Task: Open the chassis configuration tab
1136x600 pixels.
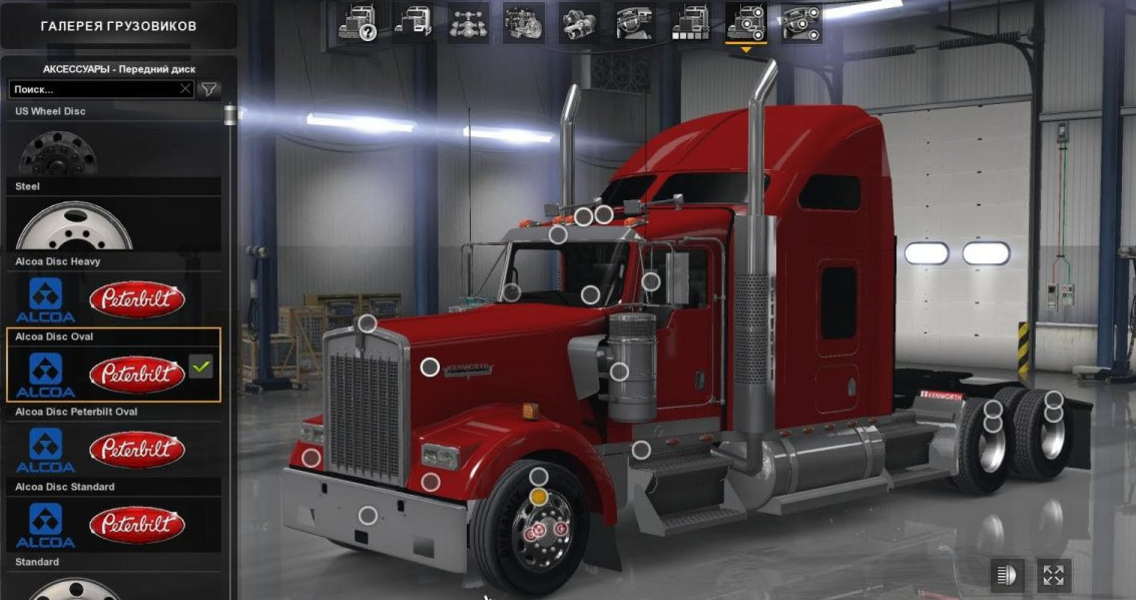Action: tap(468, 22)
